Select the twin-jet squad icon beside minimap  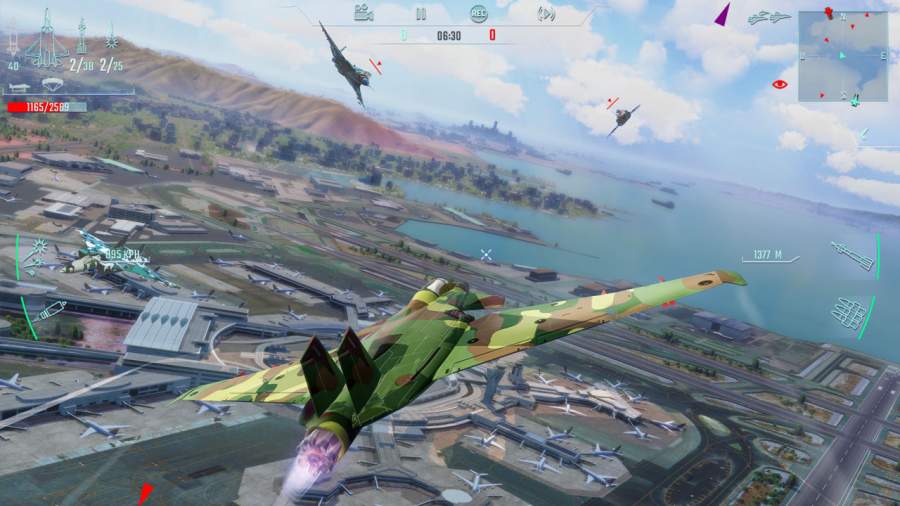point(769,18)
